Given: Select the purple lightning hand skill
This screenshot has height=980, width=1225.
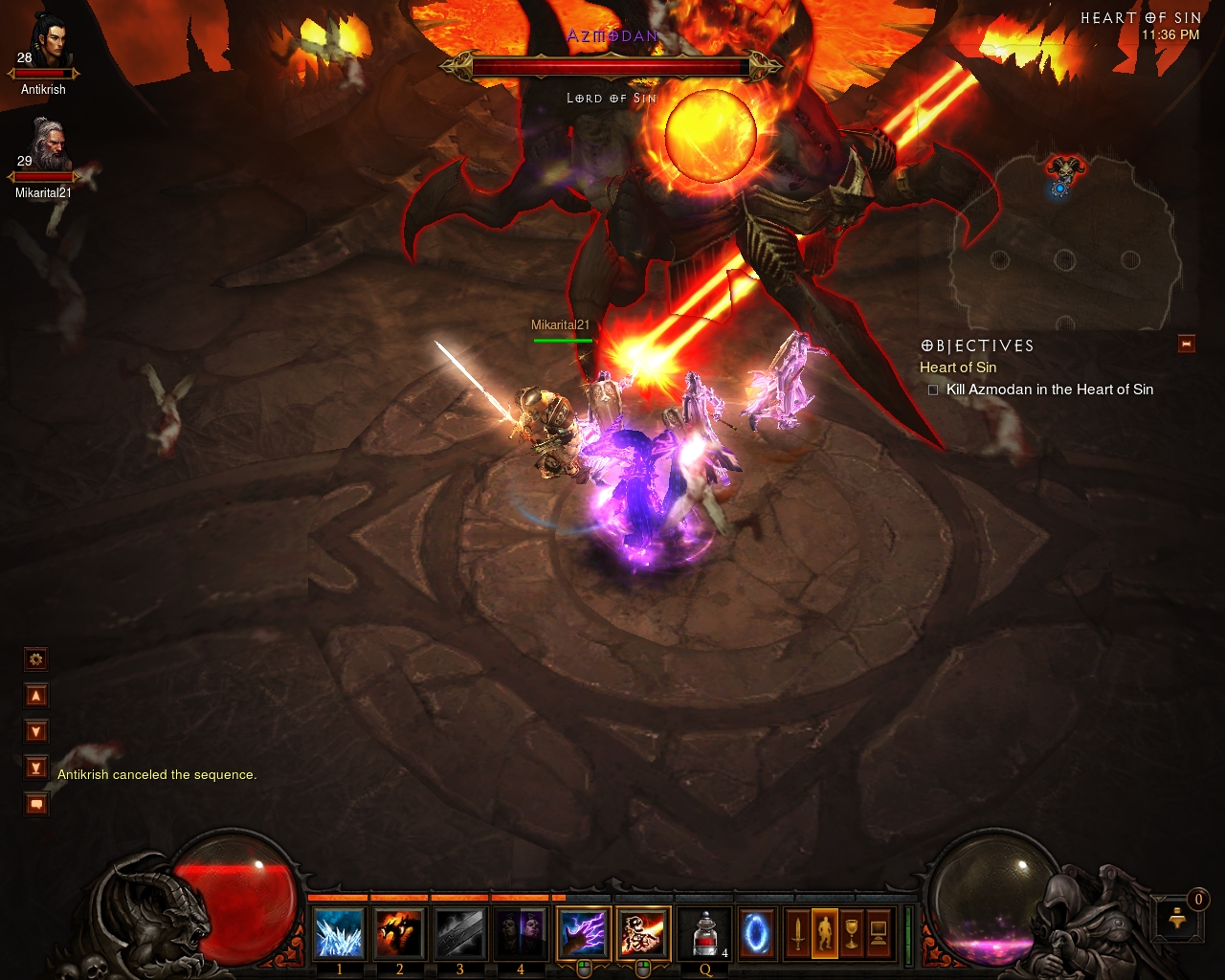Looking at the screenshot, I should pyautogui.click(x=584, y=933).
